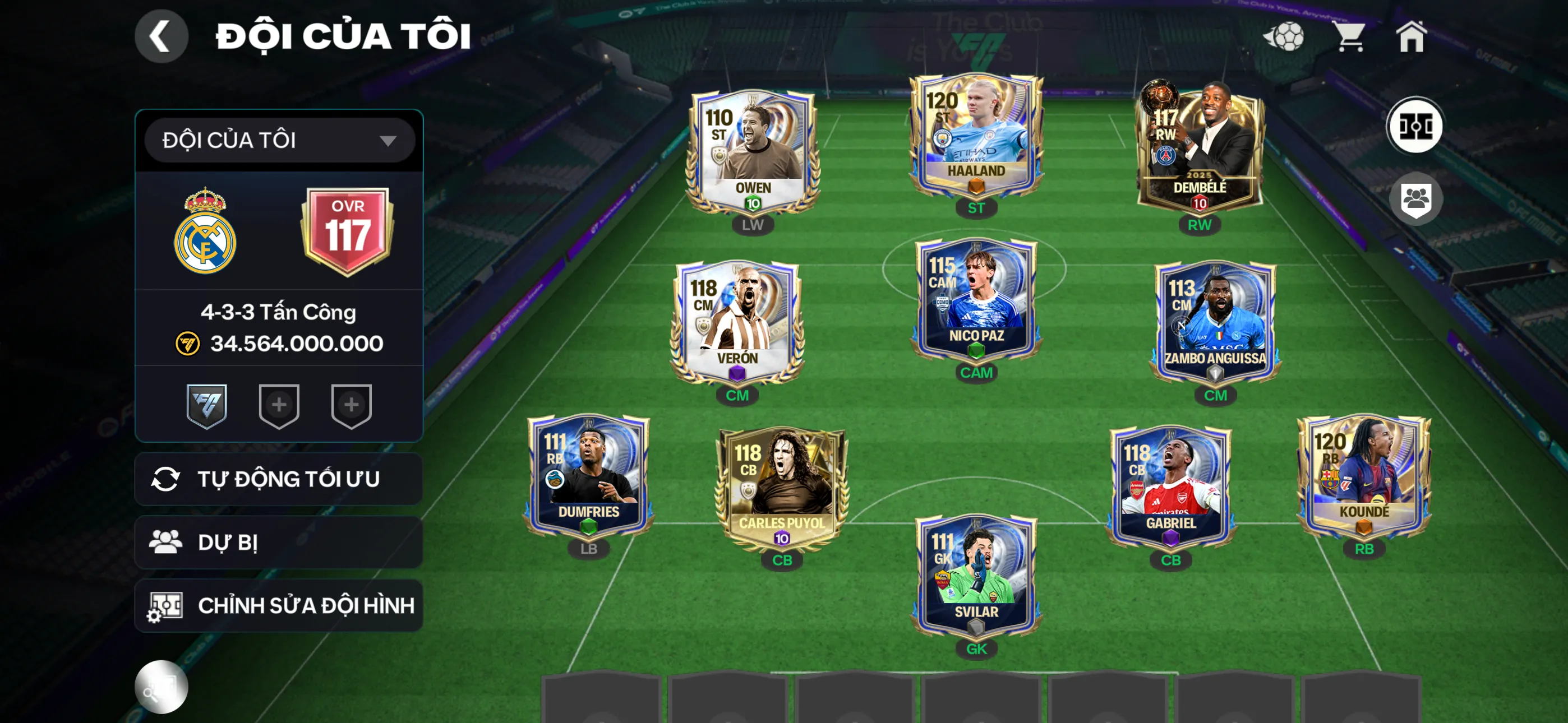Open the shopping cart store

click(x=1349, y=36)
